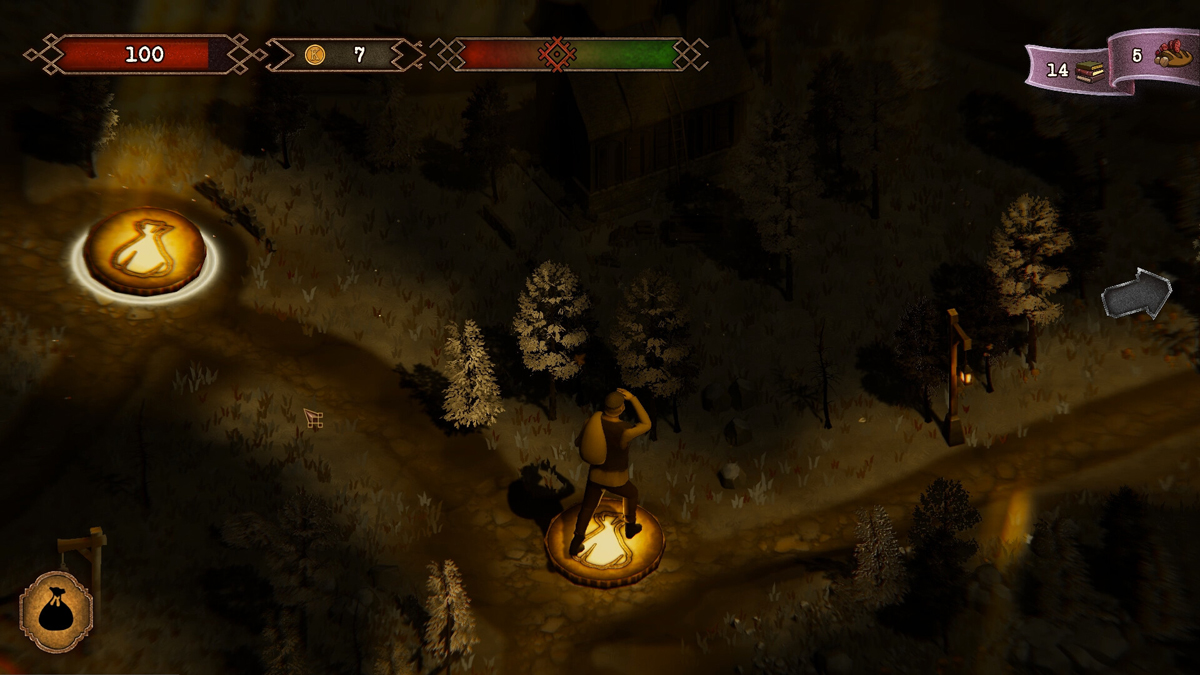
Task: Select the highlighted glowing sack waypoint
Action: pyautogui.click(x=145, y=251)
